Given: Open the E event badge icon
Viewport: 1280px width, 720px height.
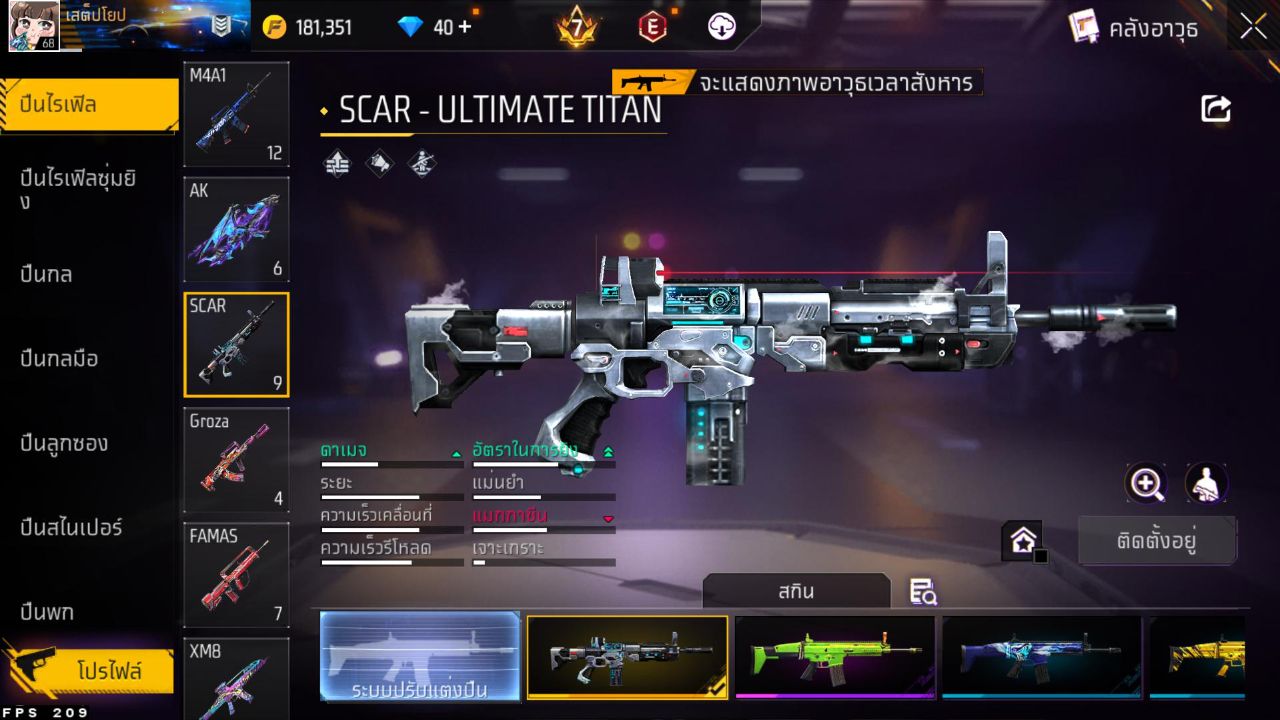Looking at the screenshot, I should 650,26.
